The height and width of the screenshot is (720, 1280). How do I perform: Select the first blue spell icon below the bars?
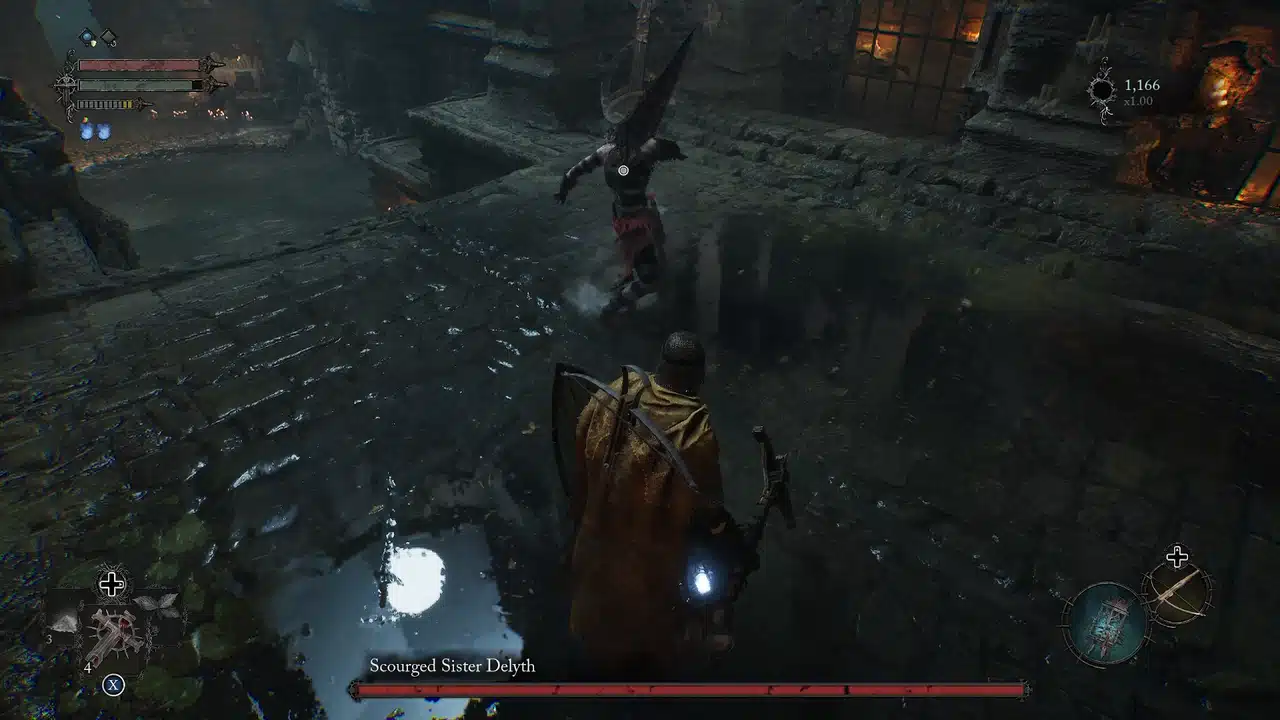click(86, 131)
